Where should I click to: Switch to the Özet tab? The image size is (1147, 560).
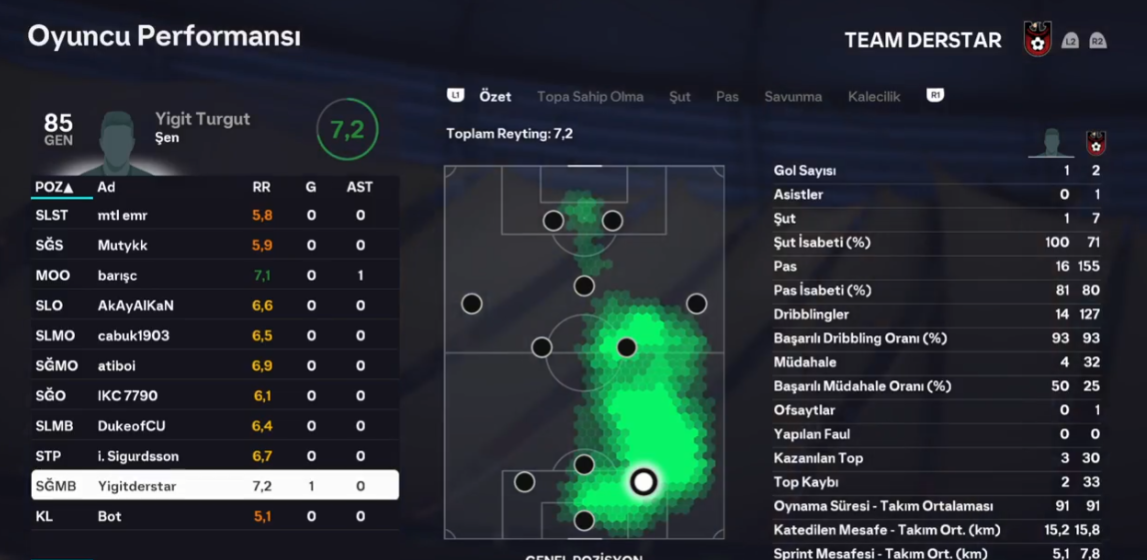(x=495, y=97)
